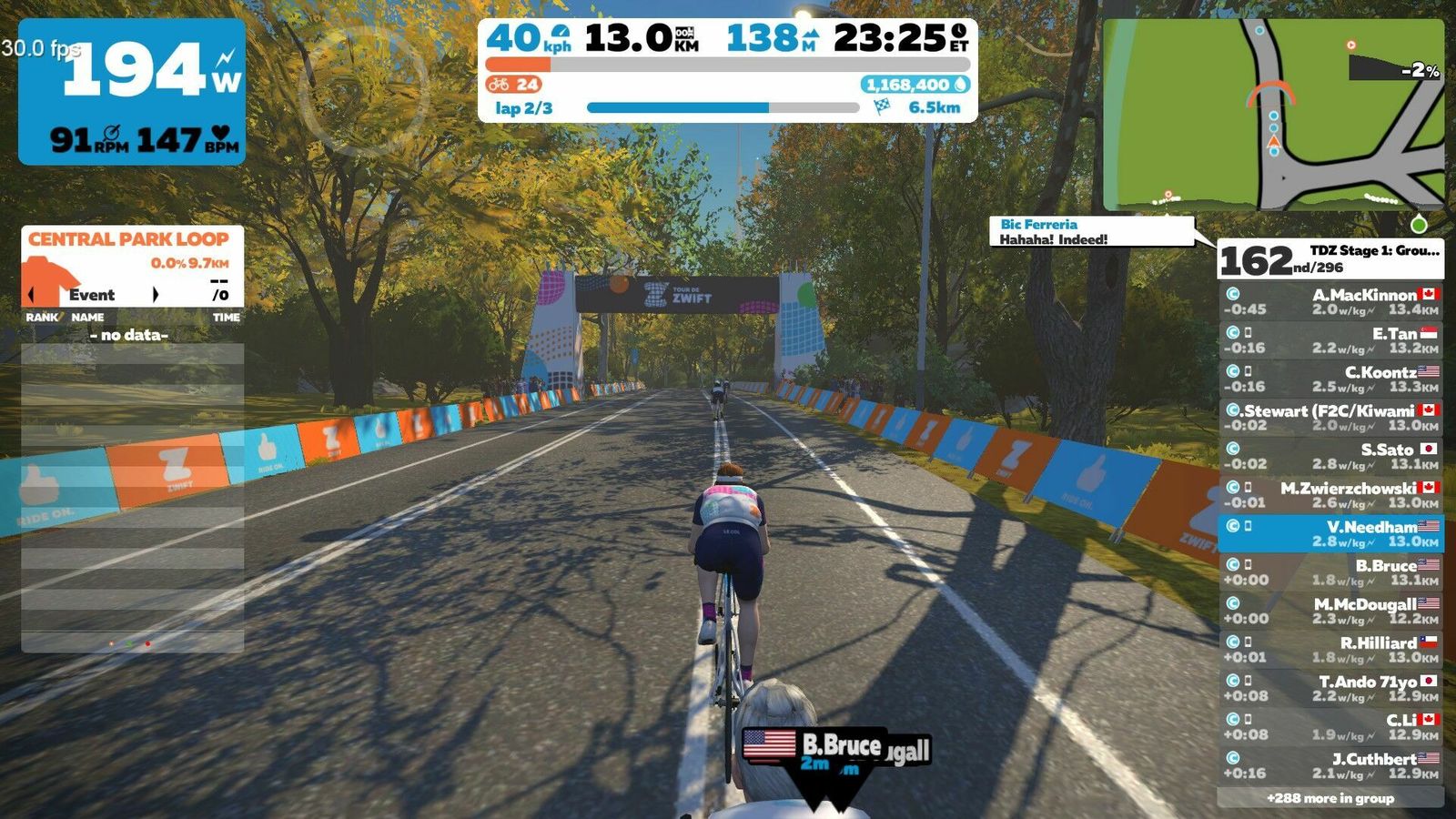Select M.Zwierzchowski's rider row

[1330, 495]
